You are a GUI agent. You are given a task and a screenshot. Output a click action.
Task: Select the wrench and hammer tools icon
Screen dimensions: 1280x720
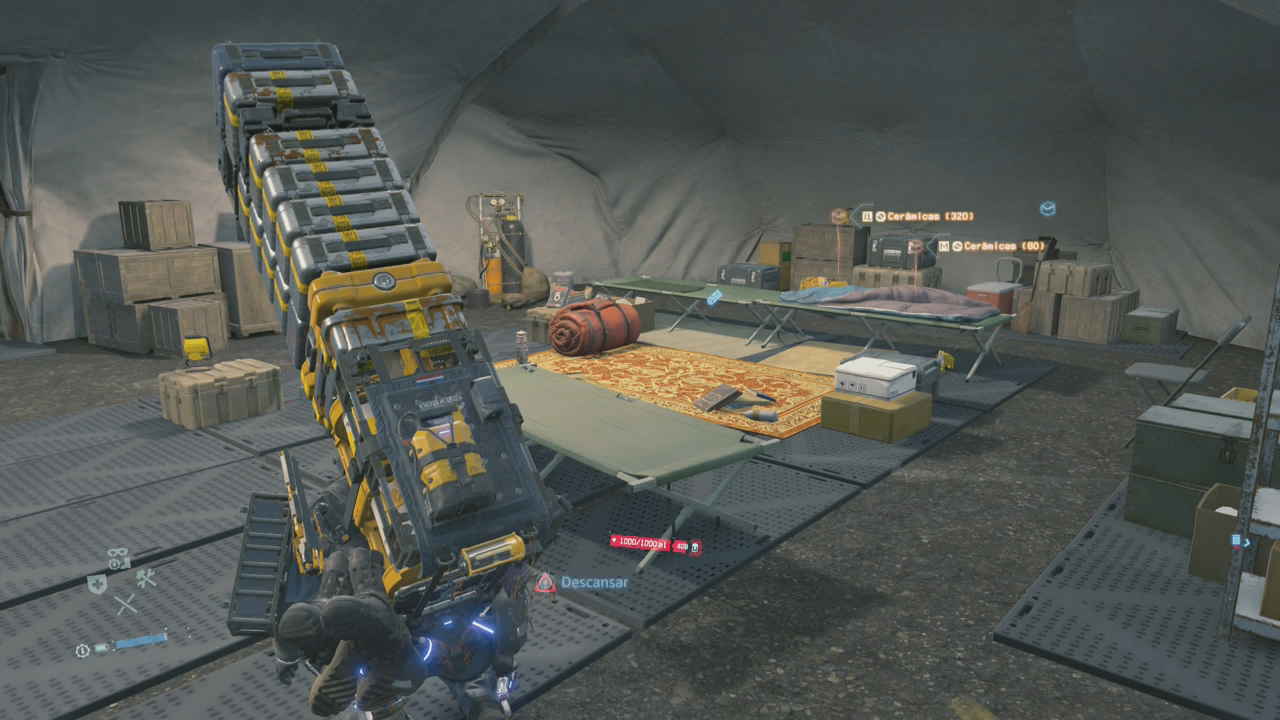click(x=146, y=577)
